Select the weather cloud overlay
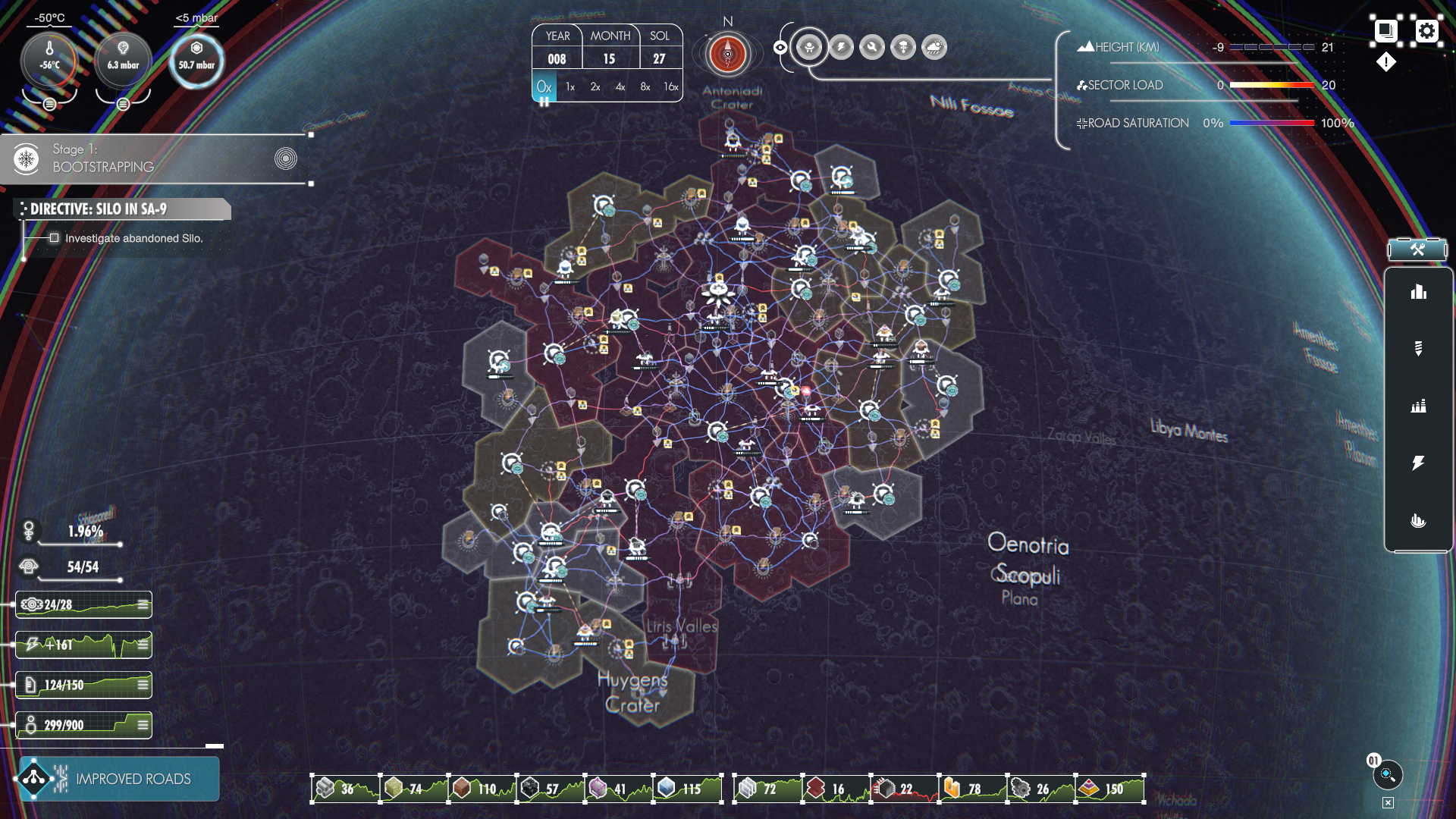Image resolution: width=1456 pixels, height=819 pixels. coord(934,48)
